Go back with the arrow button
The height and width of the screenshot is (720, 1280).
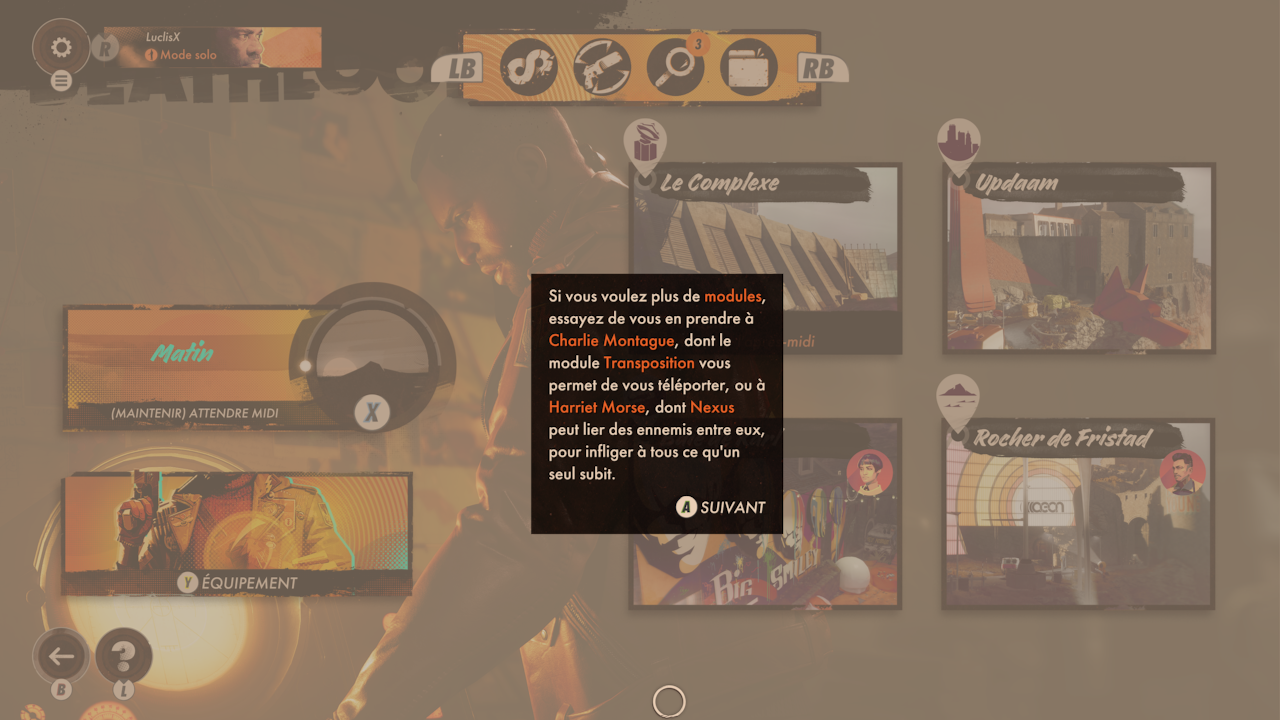pyautogui.click(x=62, y=656)
